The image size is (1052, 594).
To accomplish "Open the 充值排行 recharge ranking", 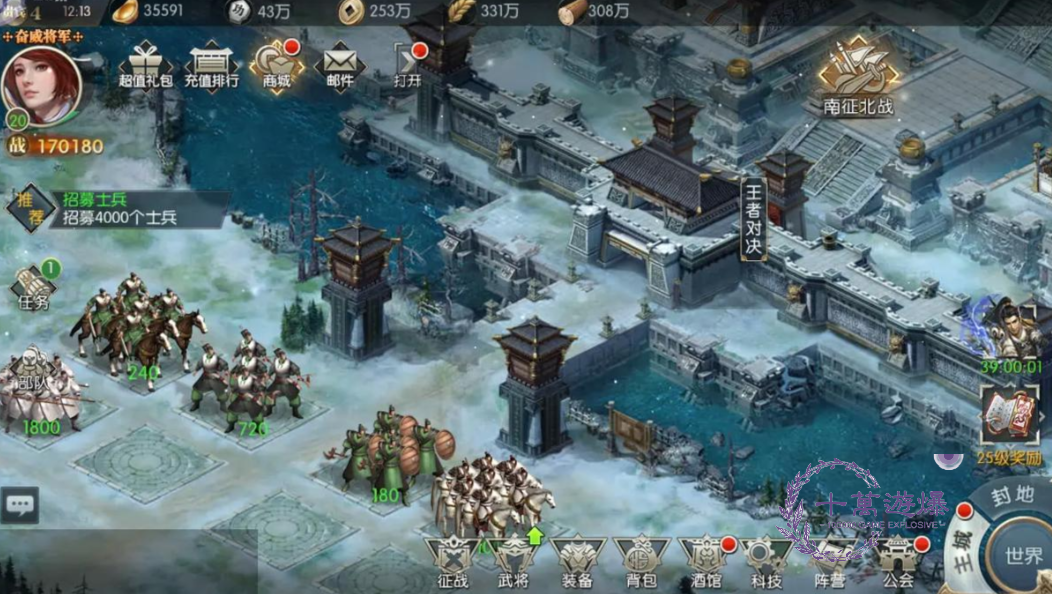I will click(211, 65).
